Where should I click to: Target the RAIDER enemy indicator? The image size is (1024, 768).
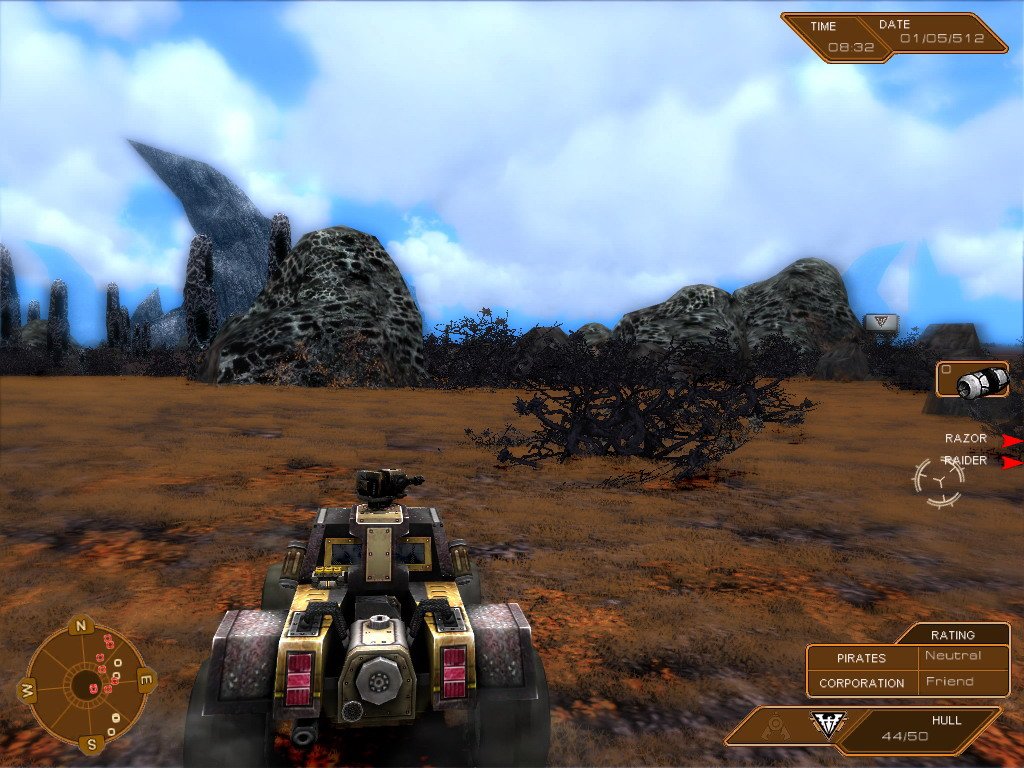[966, 461]
